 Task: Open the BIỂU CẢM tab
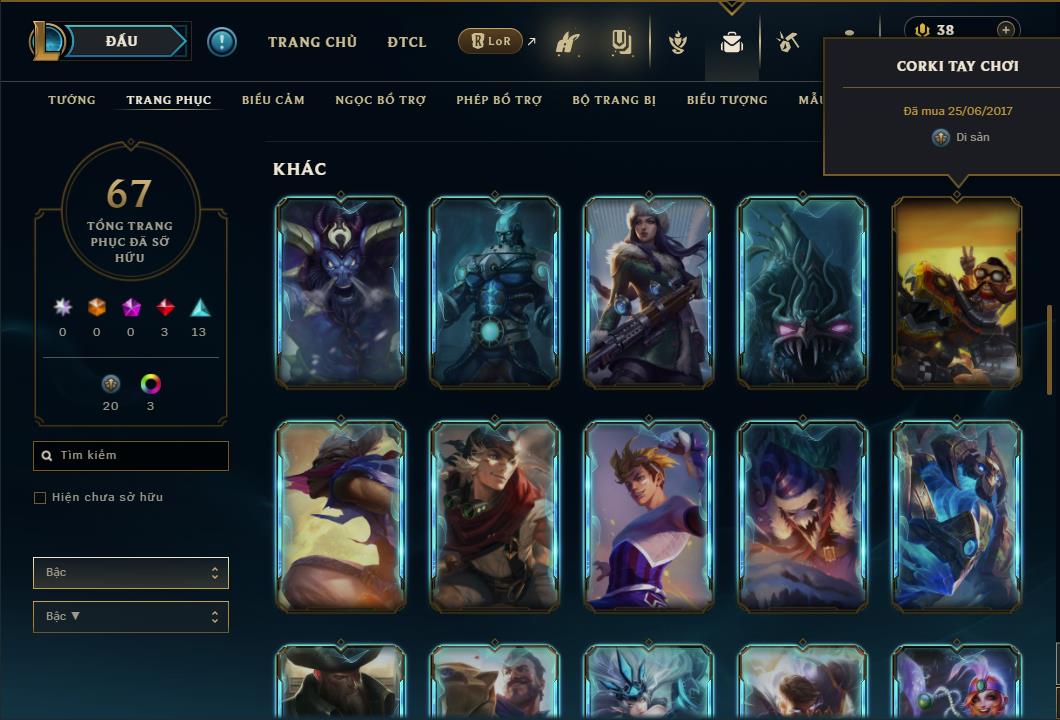(x=273, y=100)
